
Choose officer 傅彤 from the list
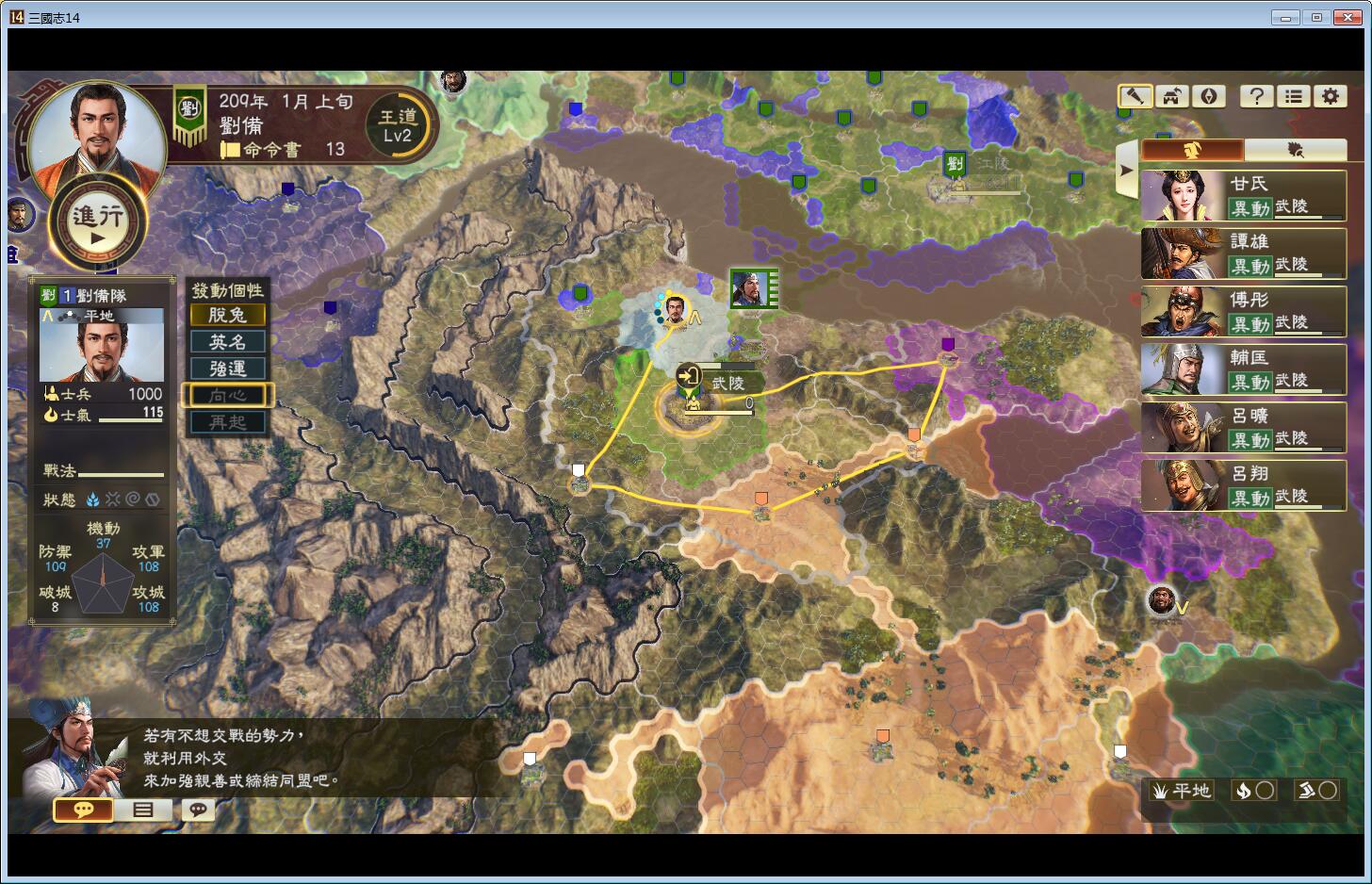1243,312
